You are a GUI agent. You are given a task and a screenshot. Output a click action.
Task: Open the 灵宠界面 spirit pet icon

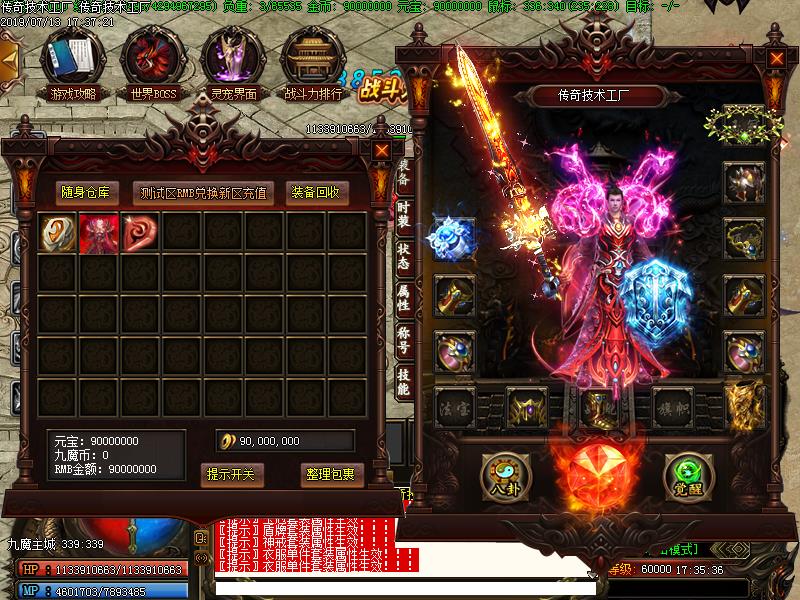(232, 60)
